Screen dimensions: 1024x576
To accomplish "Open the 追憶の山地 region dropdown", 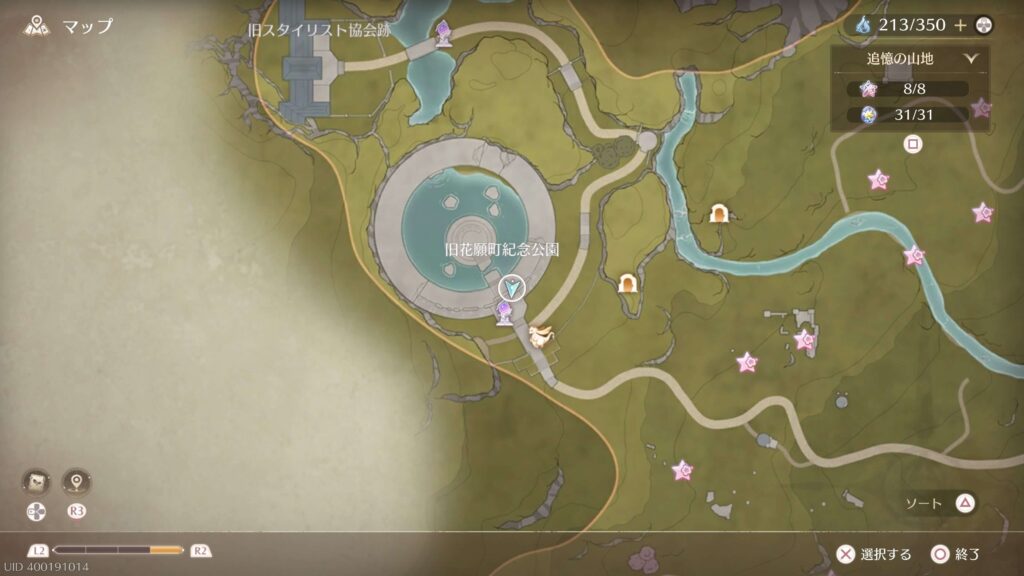I will (909, 59).
